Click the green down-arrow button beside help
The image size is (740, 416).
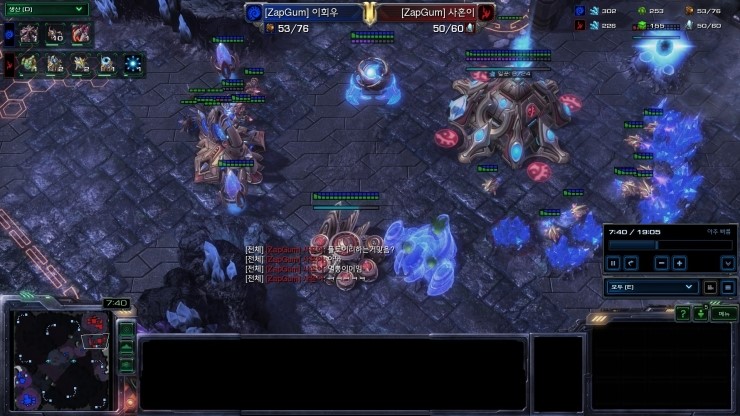701,314
